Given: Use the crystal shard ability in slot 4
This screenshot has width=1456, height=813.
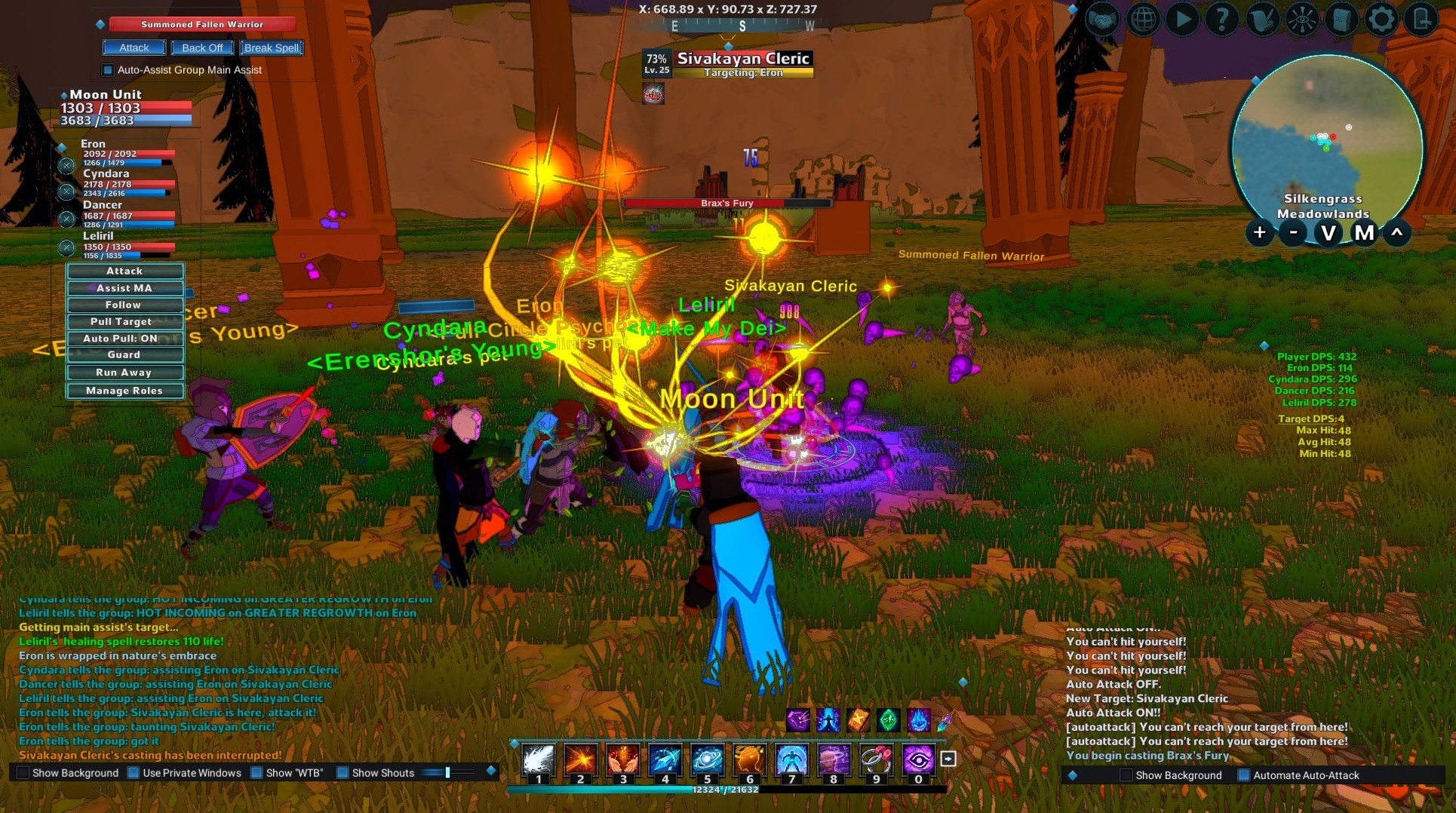Looking at the screenshot, I should coord(665,760).
